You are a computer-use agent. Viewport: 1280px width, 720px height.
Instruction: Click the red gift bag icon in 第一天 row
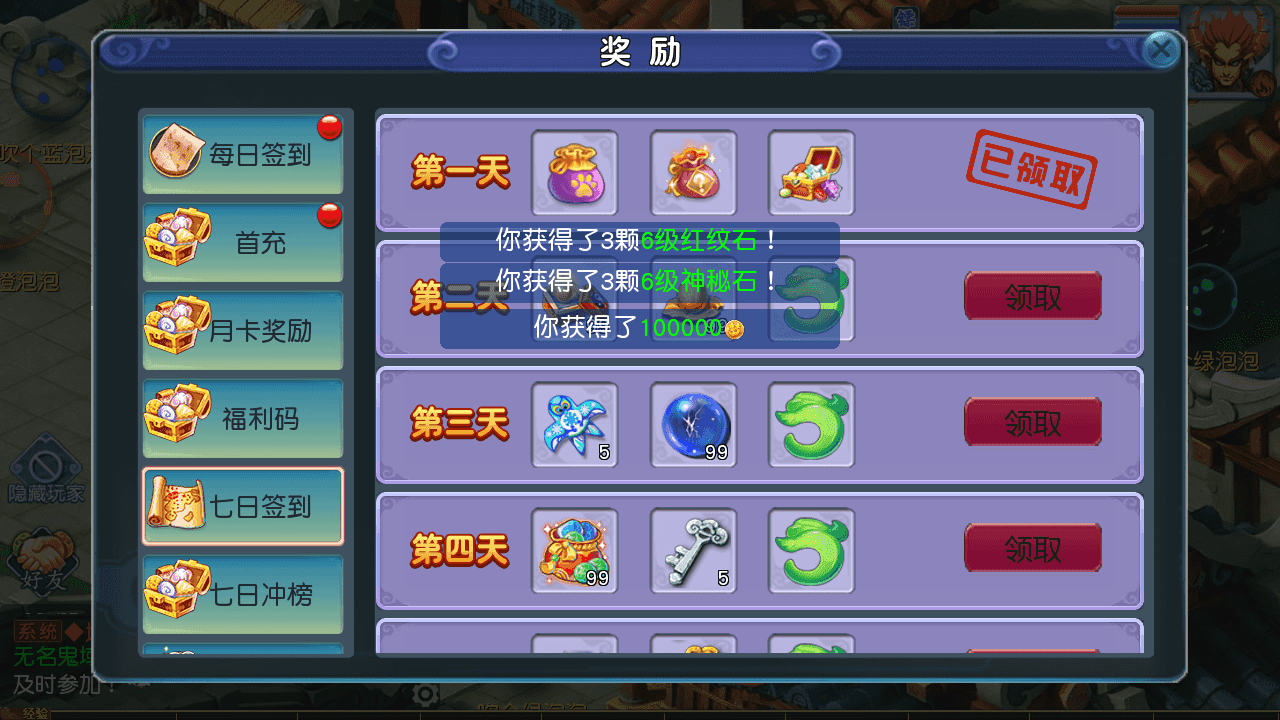coord(693,172)
